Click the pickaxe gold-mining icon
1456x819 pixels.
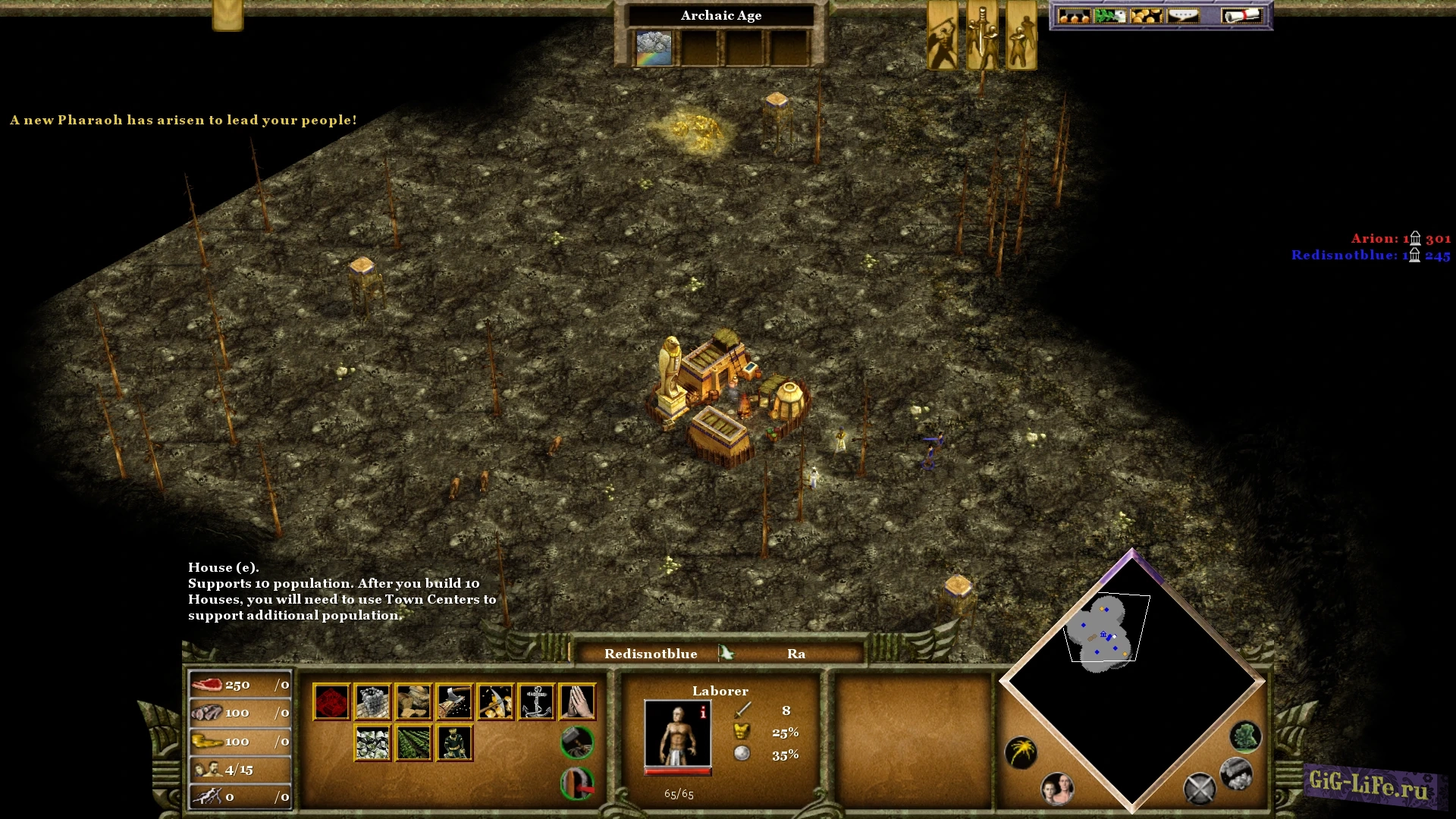click(496, 702)
